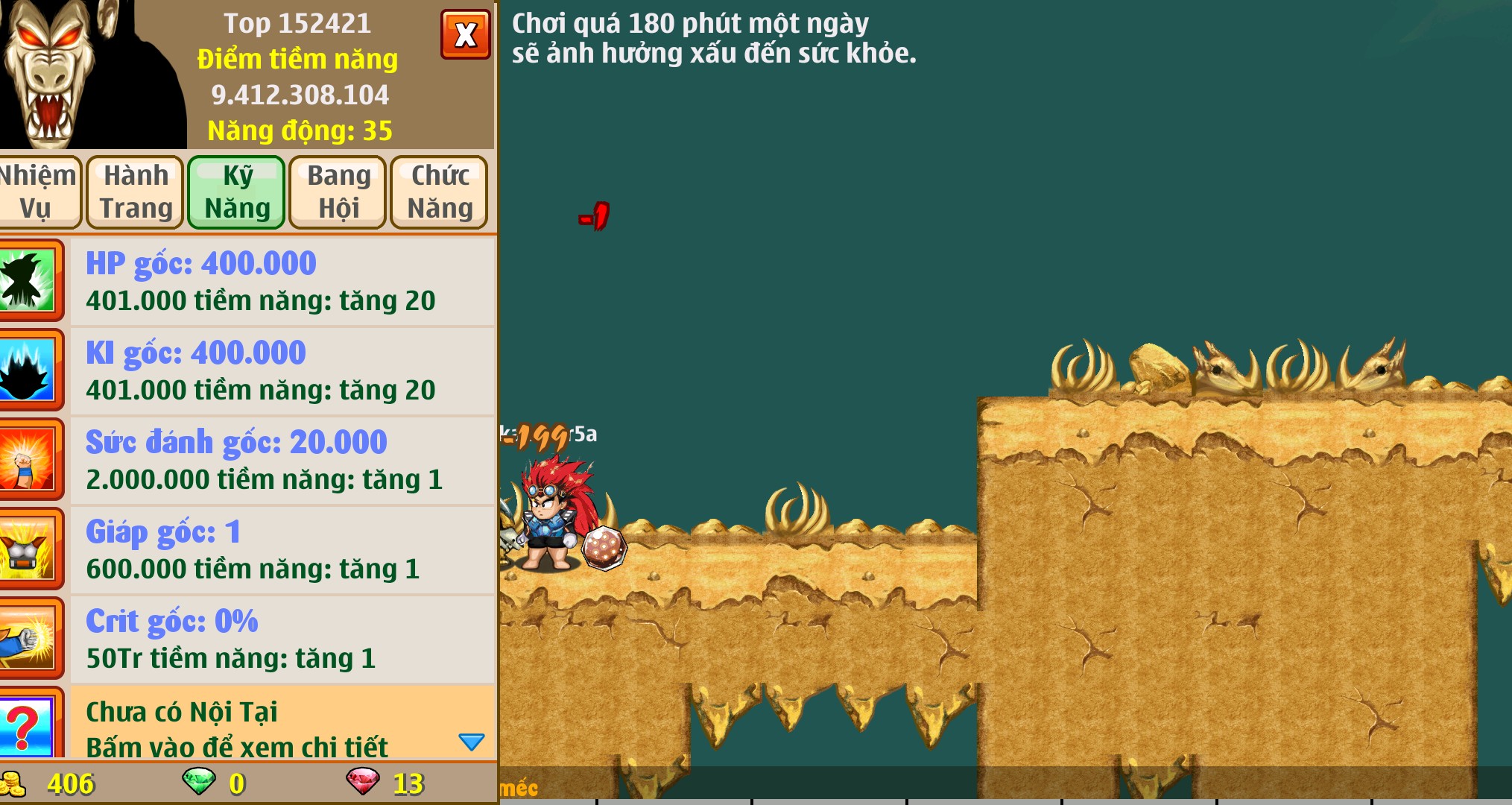Screen dimensions: 1512x805
Task: Upgrade the KI gốc stat row
Action: [x=282, y=371]
